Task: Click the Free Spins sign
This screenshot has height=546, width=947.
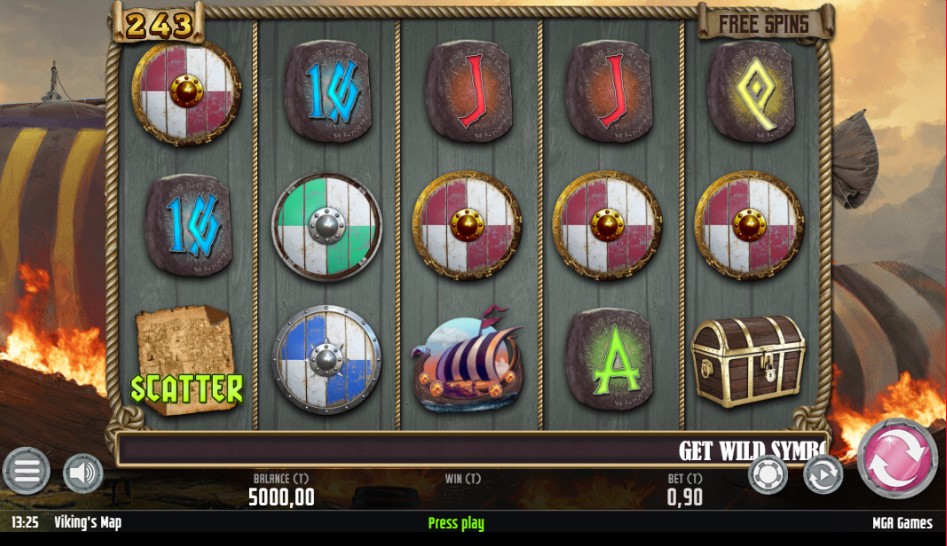Action: coord(765,23)
